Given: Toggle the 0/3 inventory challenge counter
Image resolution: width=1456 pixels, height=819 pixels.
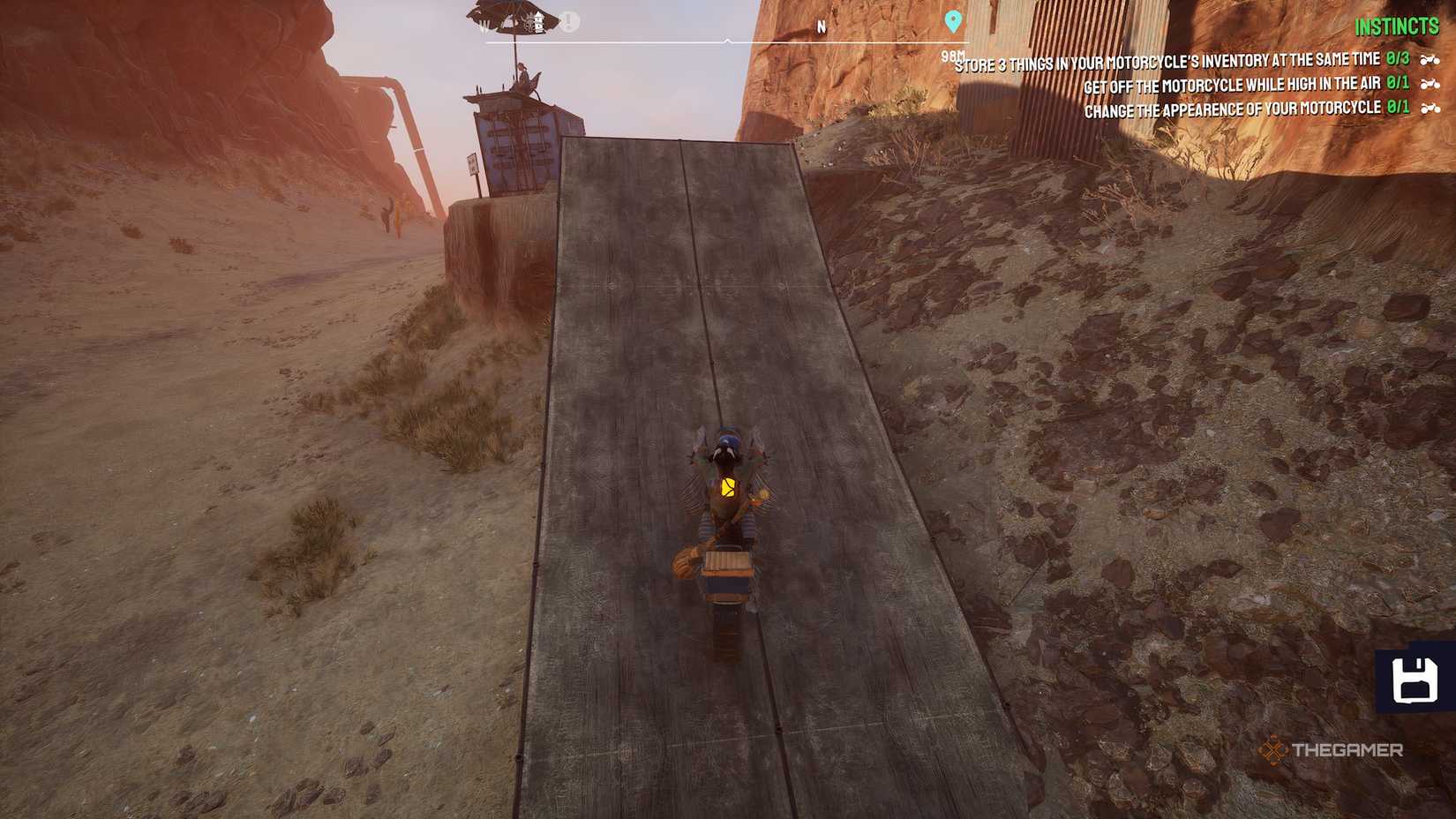Looking at the screenshot, I should 1397,58.
